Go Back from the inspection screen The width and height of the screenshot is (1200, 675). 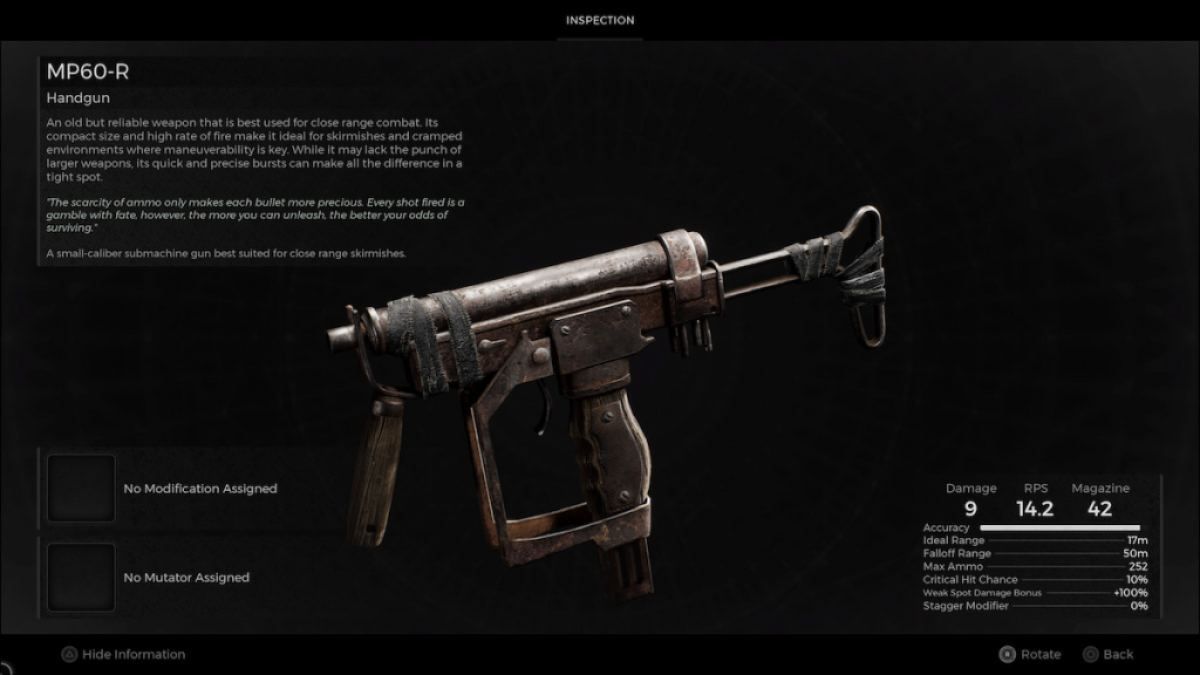pos(1108,654)
